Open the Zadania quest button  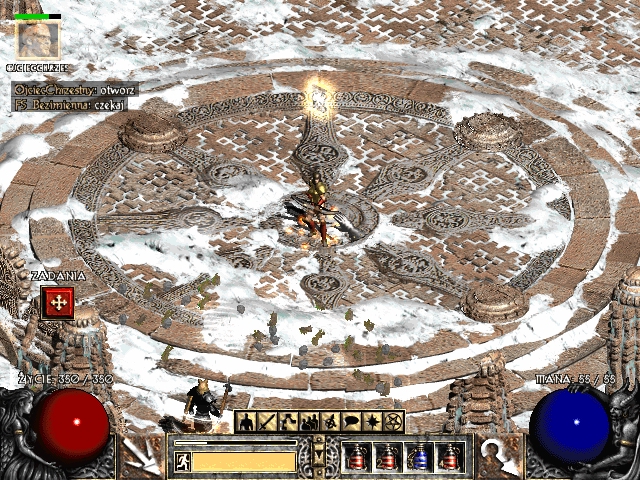point(56,303)
